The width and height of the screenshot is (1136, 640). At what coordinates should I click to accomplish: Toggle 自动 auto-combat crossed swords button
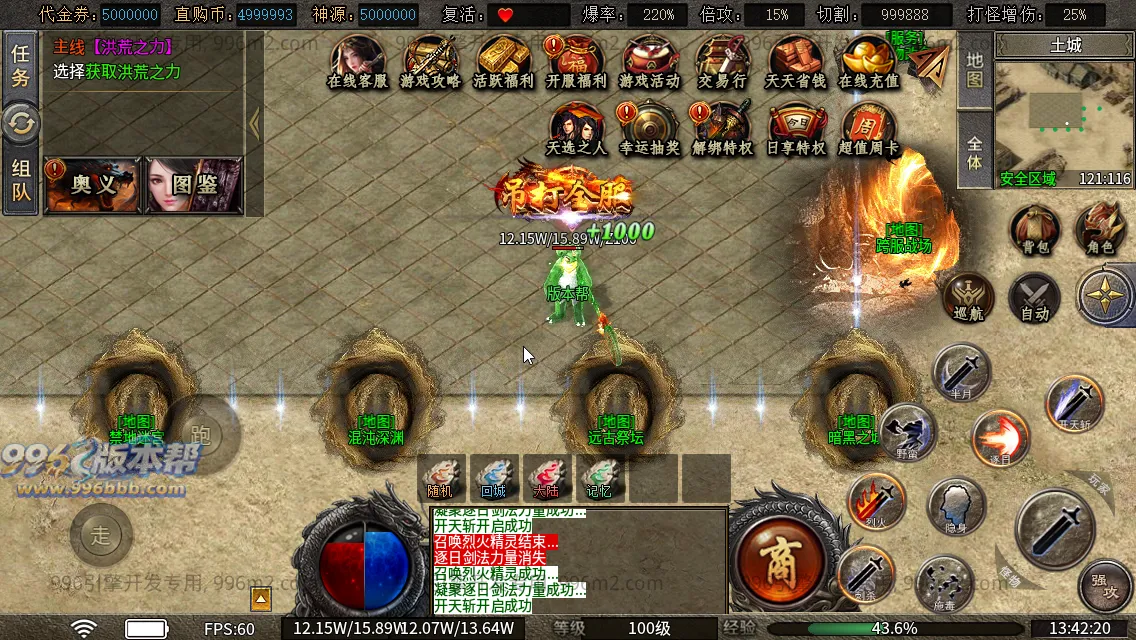click(x=1034, y=297)
